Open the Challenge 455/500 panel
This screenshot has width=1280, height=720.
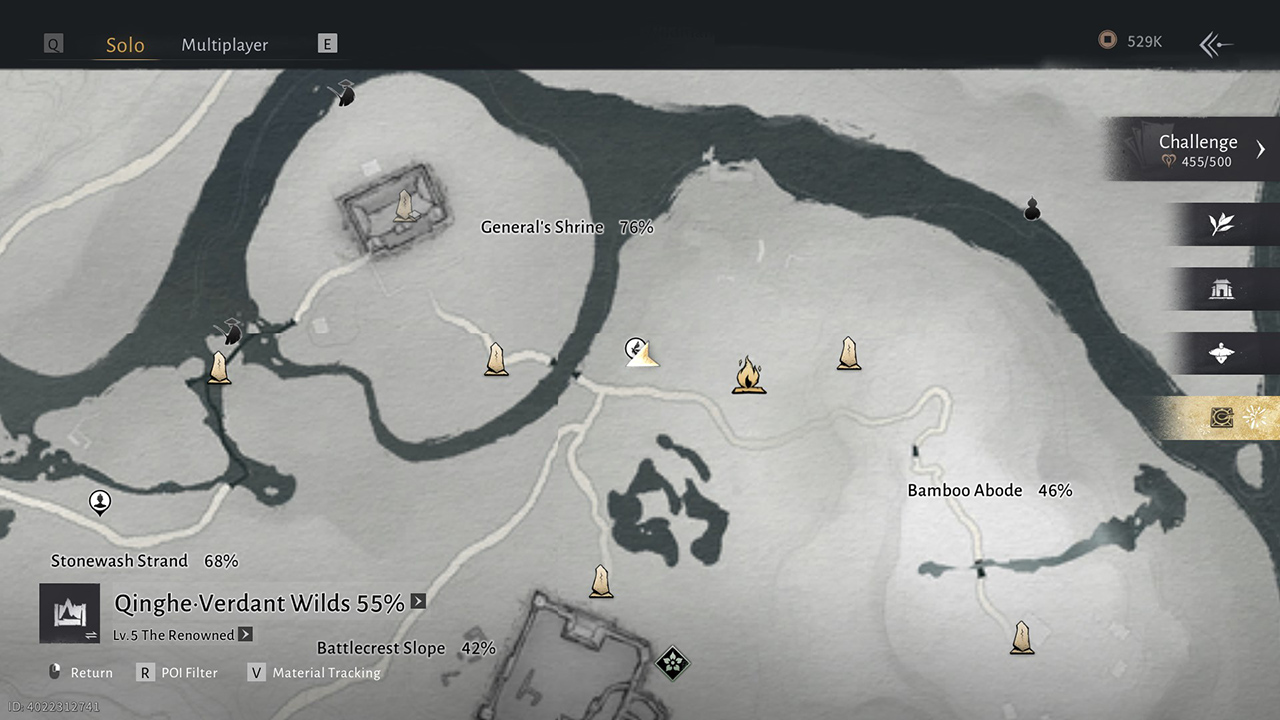tap(1197, 150)
